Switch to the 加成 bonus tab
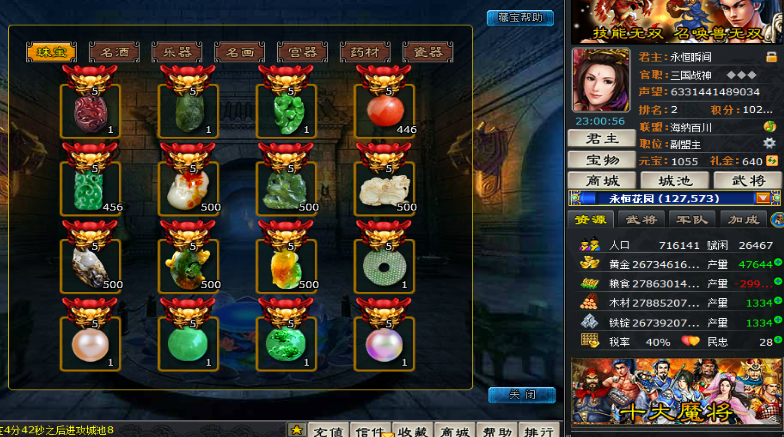This screenshot has width=784, height=437. (x=744, y=220)
